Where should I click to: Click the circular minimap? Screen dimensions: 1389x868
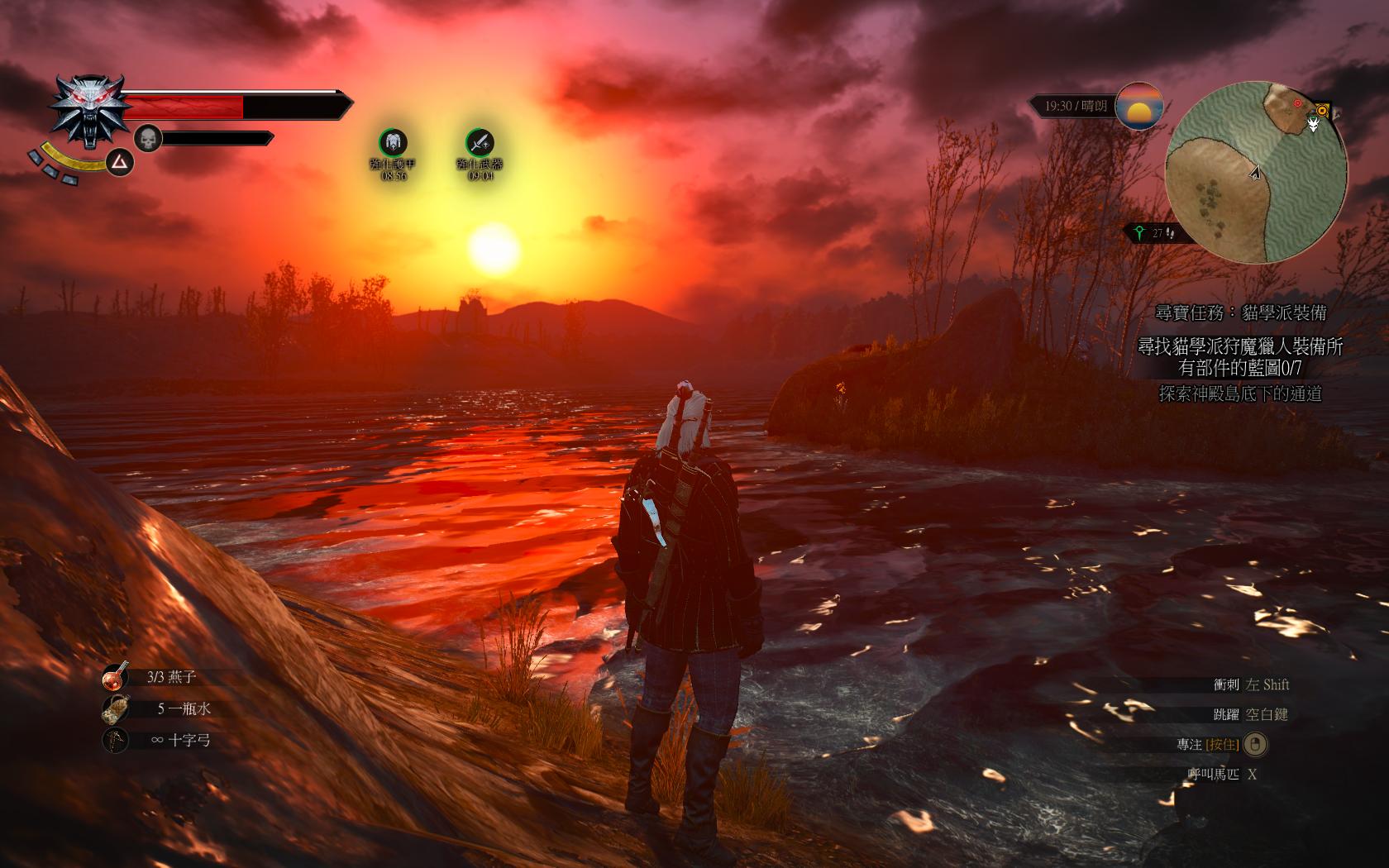1256,172
